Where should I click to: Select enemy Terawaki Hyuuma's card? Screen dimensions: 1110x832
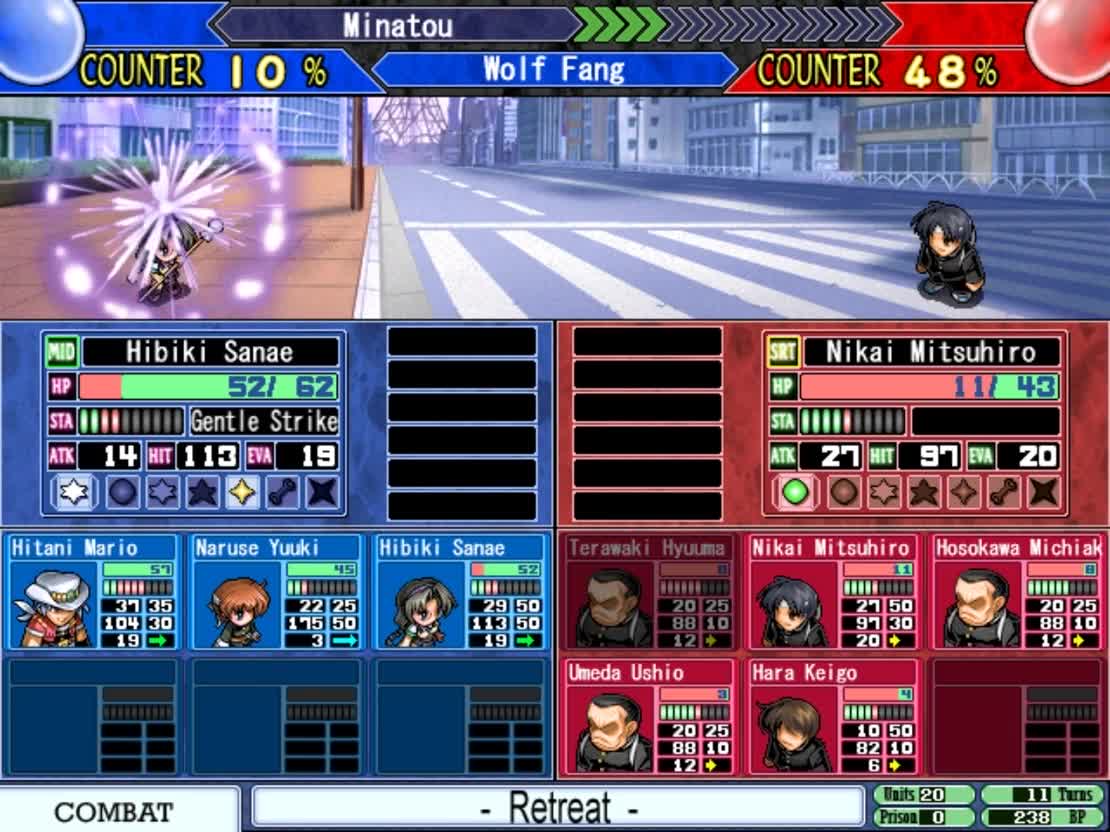(648, 592)
